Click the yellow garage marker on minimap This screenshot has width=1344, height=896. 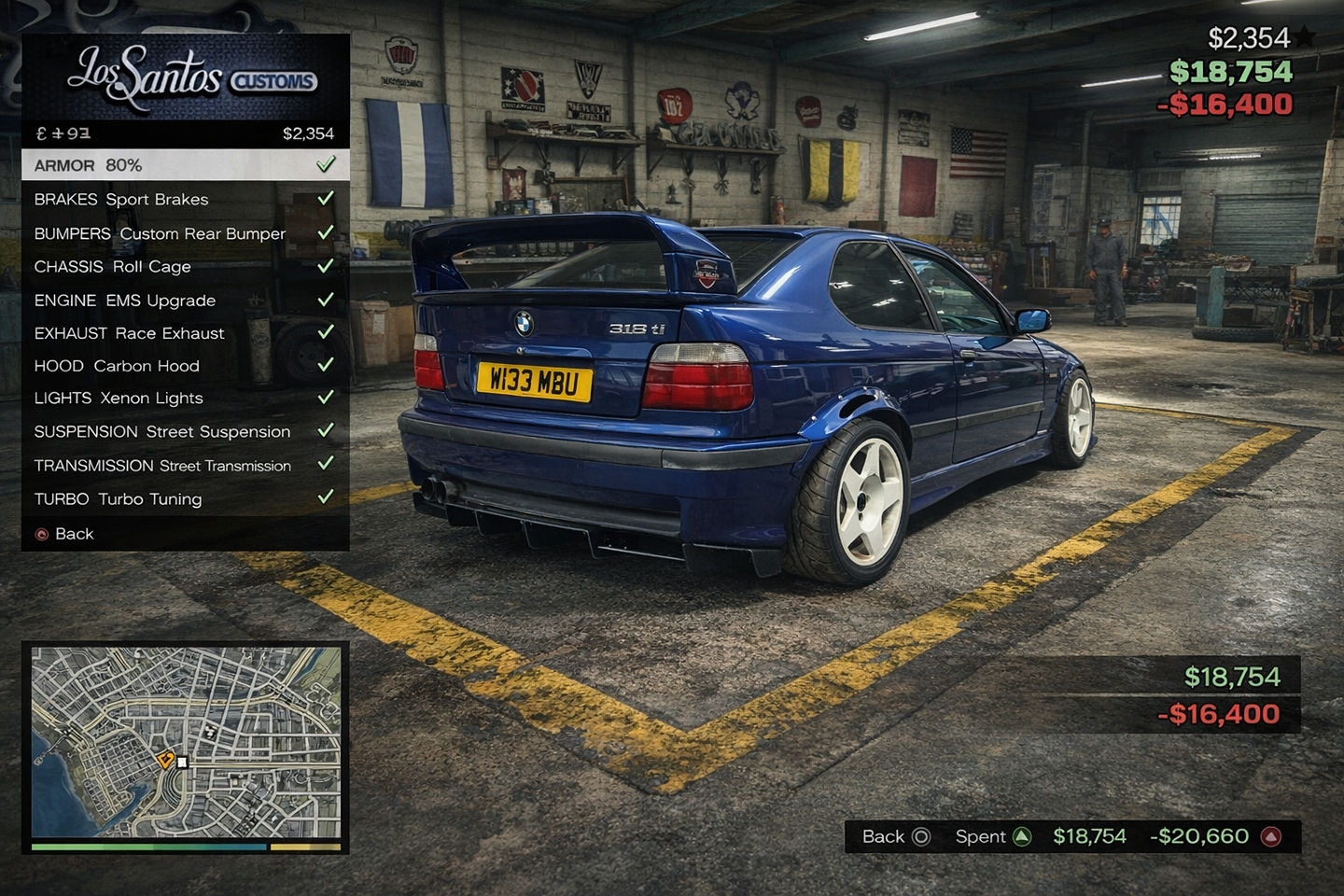click(166, 760)
